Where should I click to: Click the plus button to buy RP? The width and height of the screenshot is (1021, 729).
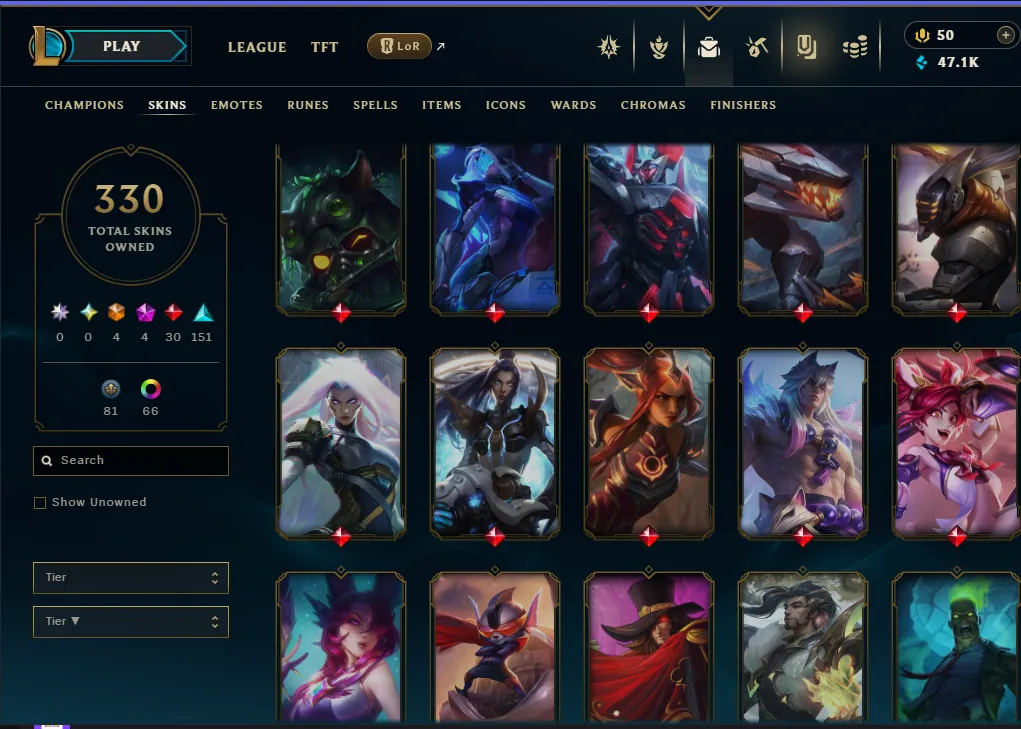coord(1005,35)
